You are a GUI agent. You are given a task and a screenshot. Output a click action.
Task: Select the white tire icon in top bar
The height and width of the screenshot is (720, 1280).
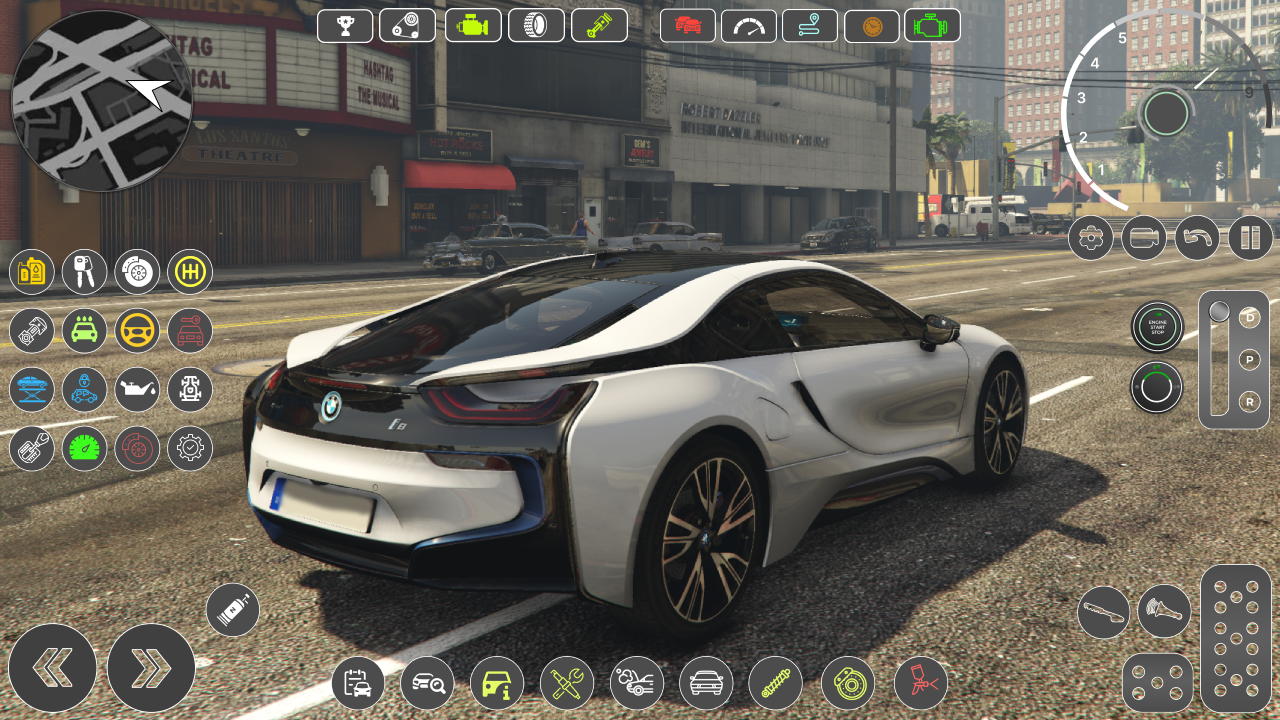536,25
